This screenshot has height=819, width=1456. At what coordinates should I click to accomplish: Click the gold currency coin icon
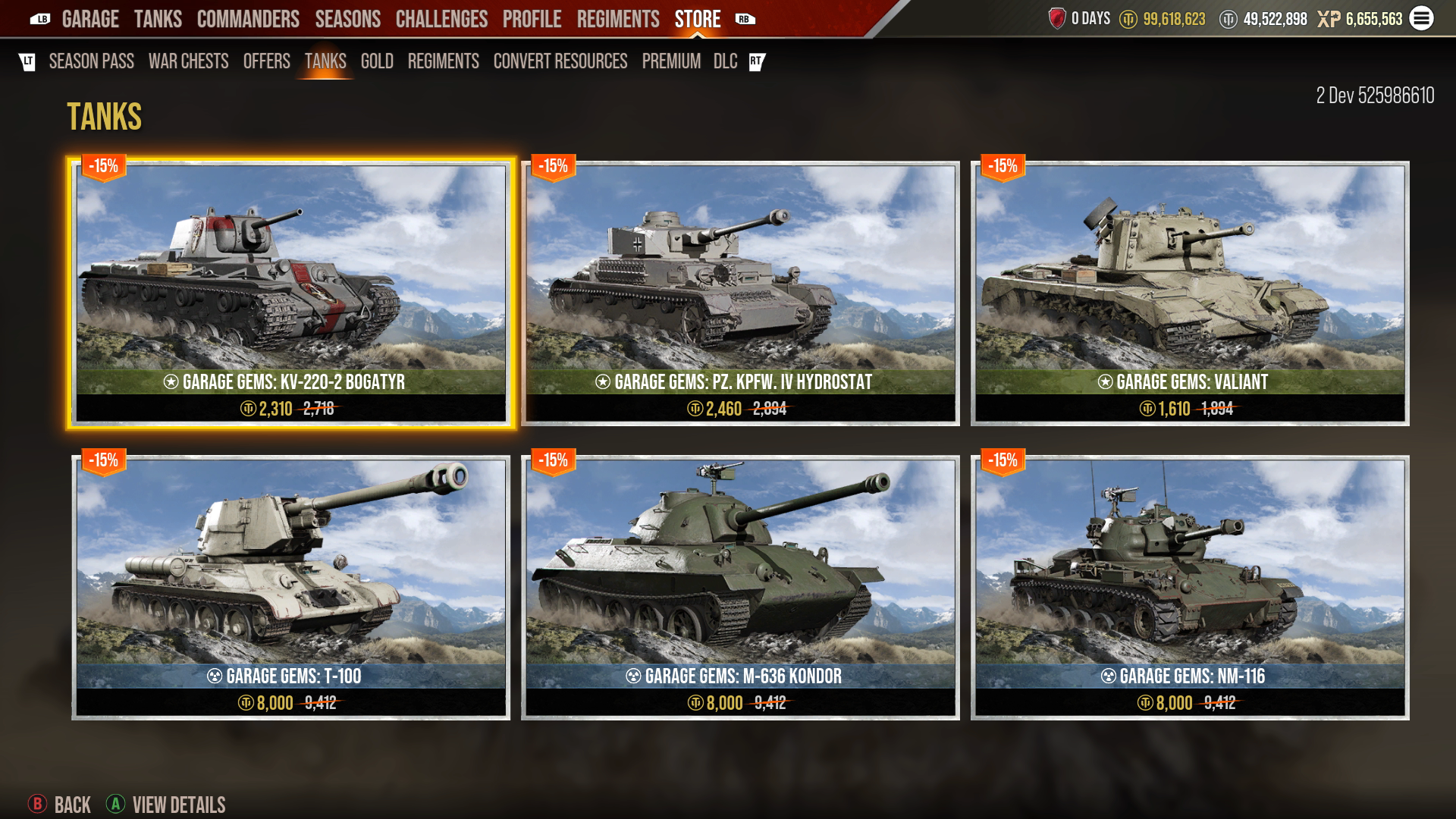[x=1129, y=18]
